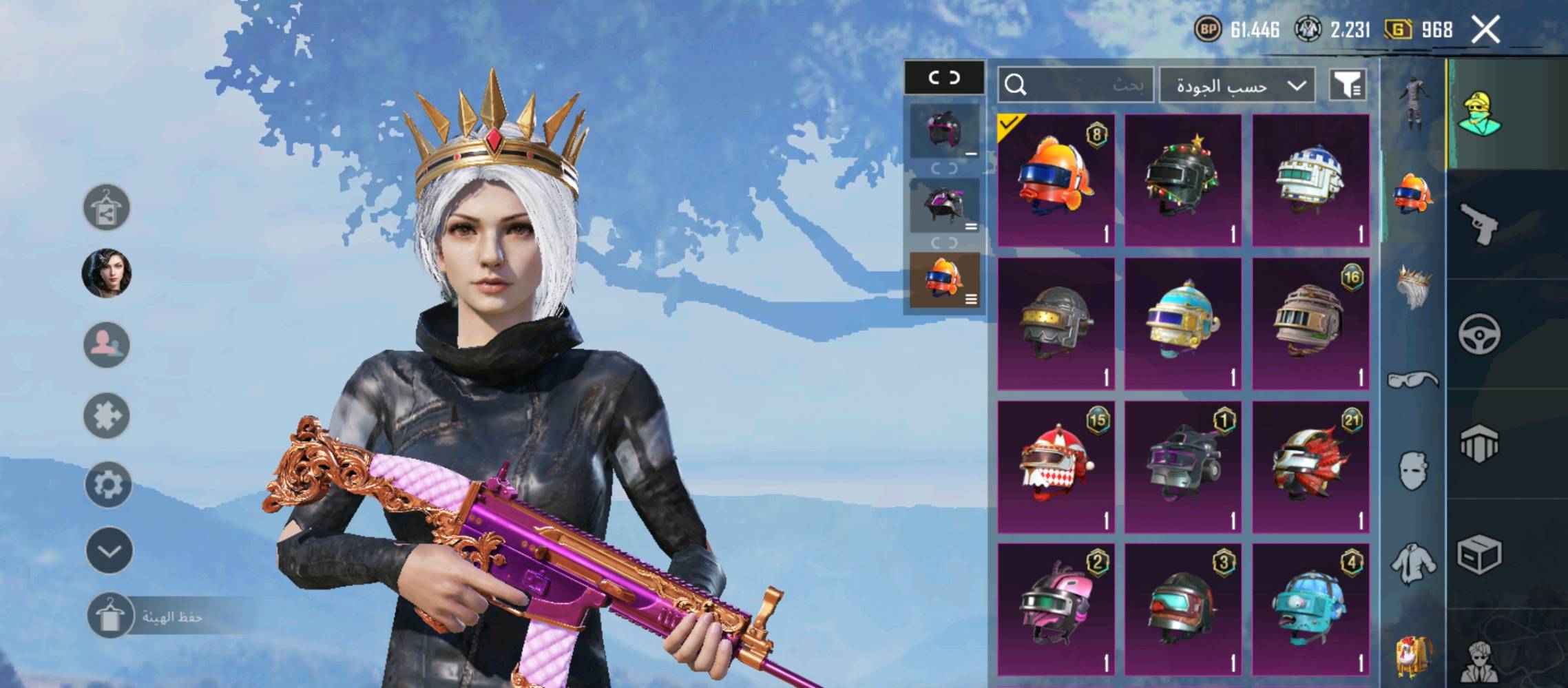Switch to the crown headwear subcategory
This screenshot has height=688, width=1568.
(x=1413, y=288)
